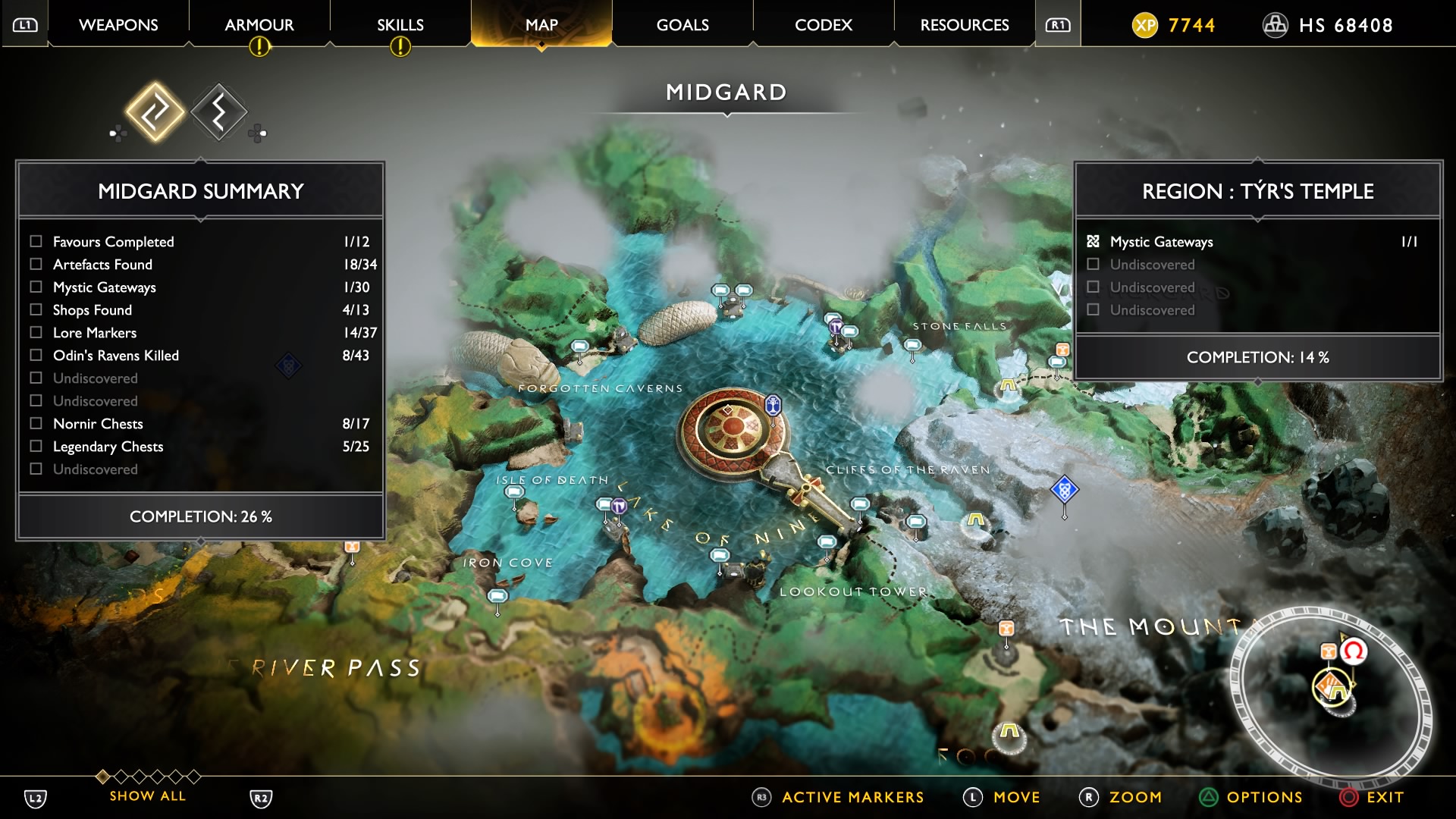Toggle the Artefacts Found filter
The image size is (1456, 819).
[36, 264]
